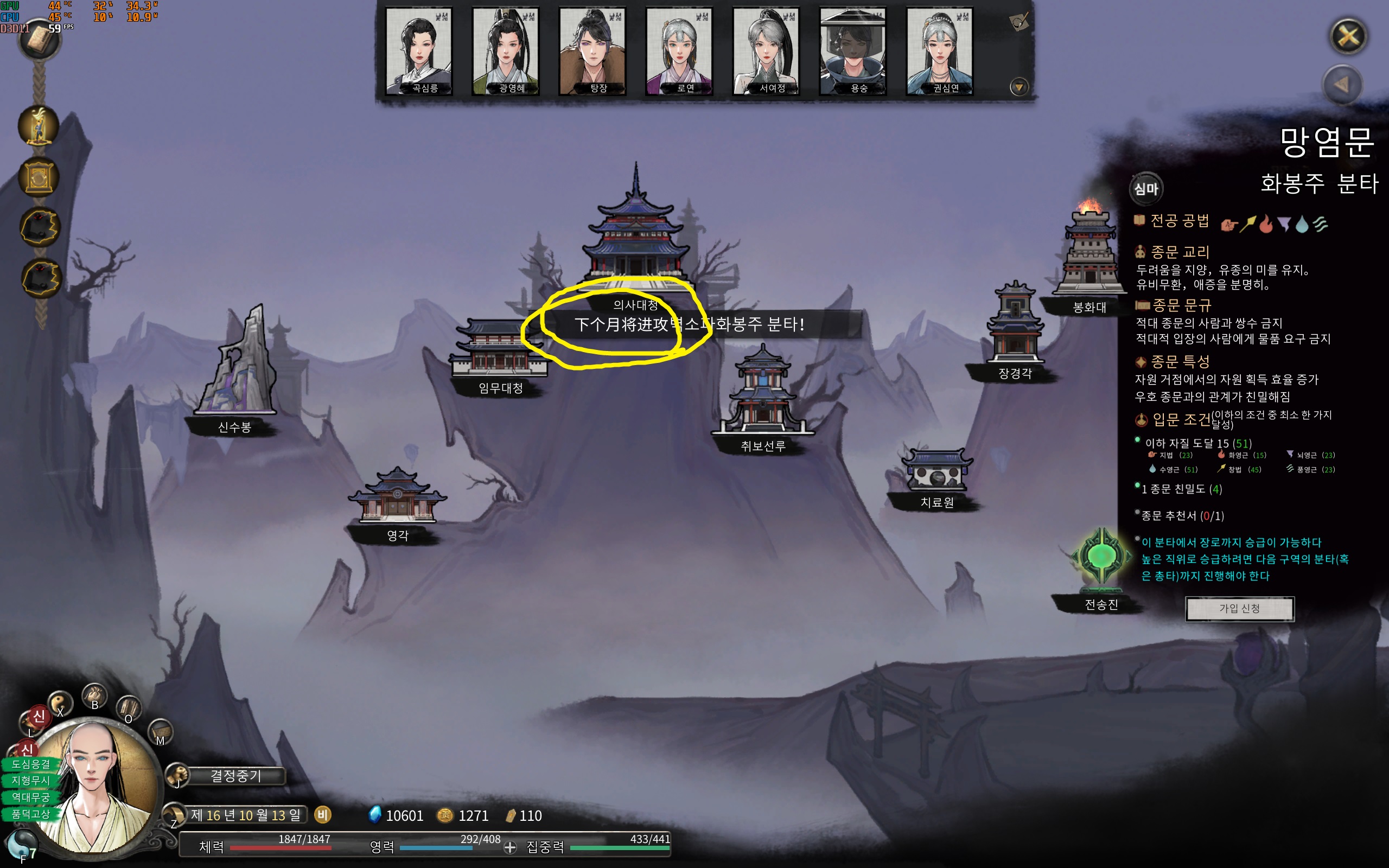1389x868 pixels.
Task: Expand the portrait list with the down arrow
Action: pyautogui.click(x=1019, y=88)
